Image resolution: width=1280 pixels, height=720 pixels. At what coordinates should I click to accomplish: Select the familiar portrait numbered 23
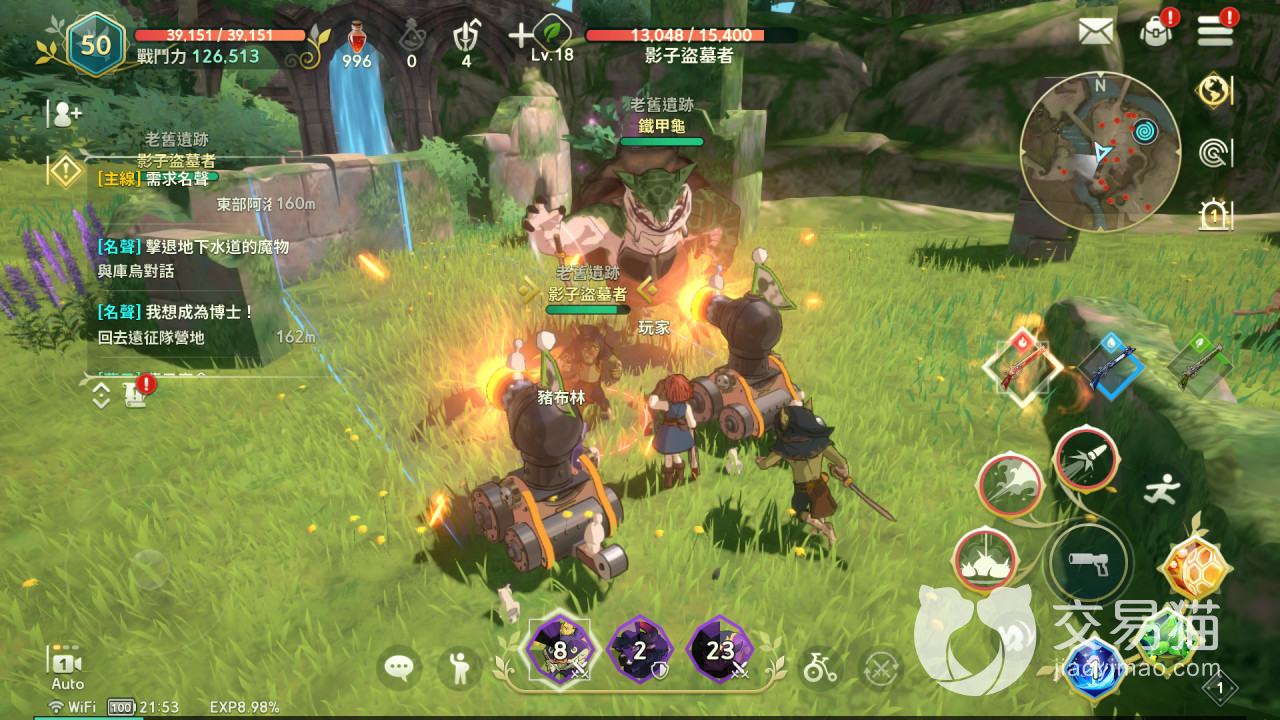click(719, 650)
